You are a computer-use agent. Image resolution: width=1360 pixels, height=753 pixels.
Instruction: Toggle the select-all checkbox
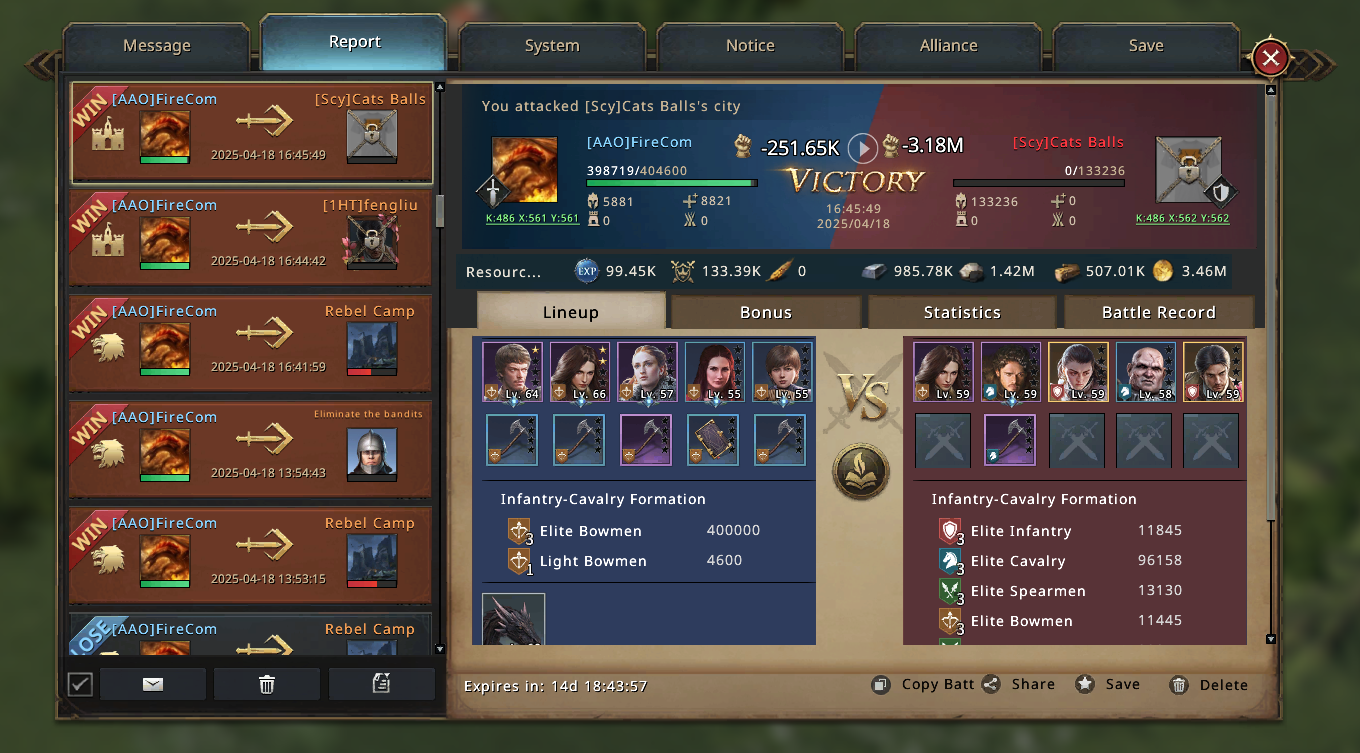tap(80, 684)
